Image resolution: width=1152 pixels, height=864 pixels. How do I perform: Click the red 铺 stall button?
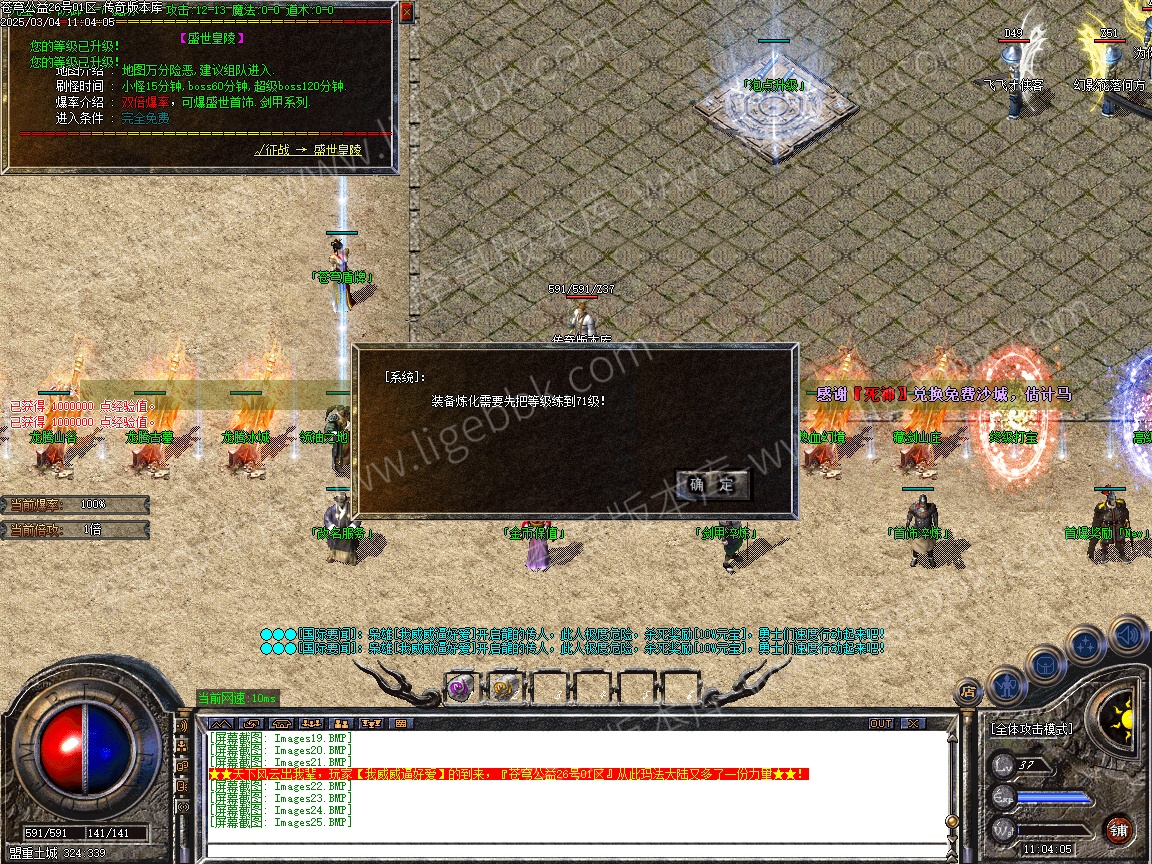coord(1118,829)
